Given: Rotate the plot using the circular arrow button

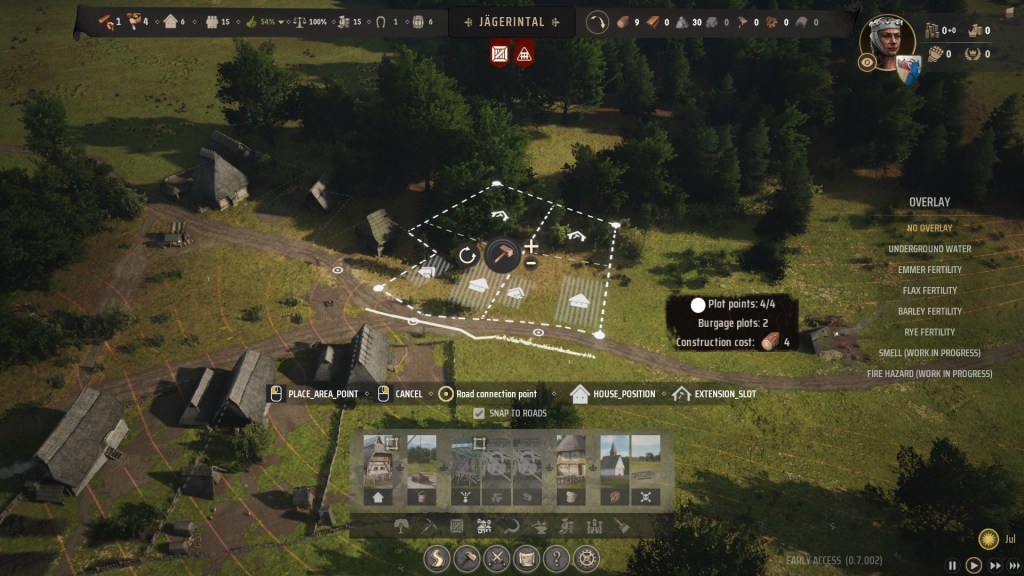Looking at the screenshot, I should (x=467, y=255).
